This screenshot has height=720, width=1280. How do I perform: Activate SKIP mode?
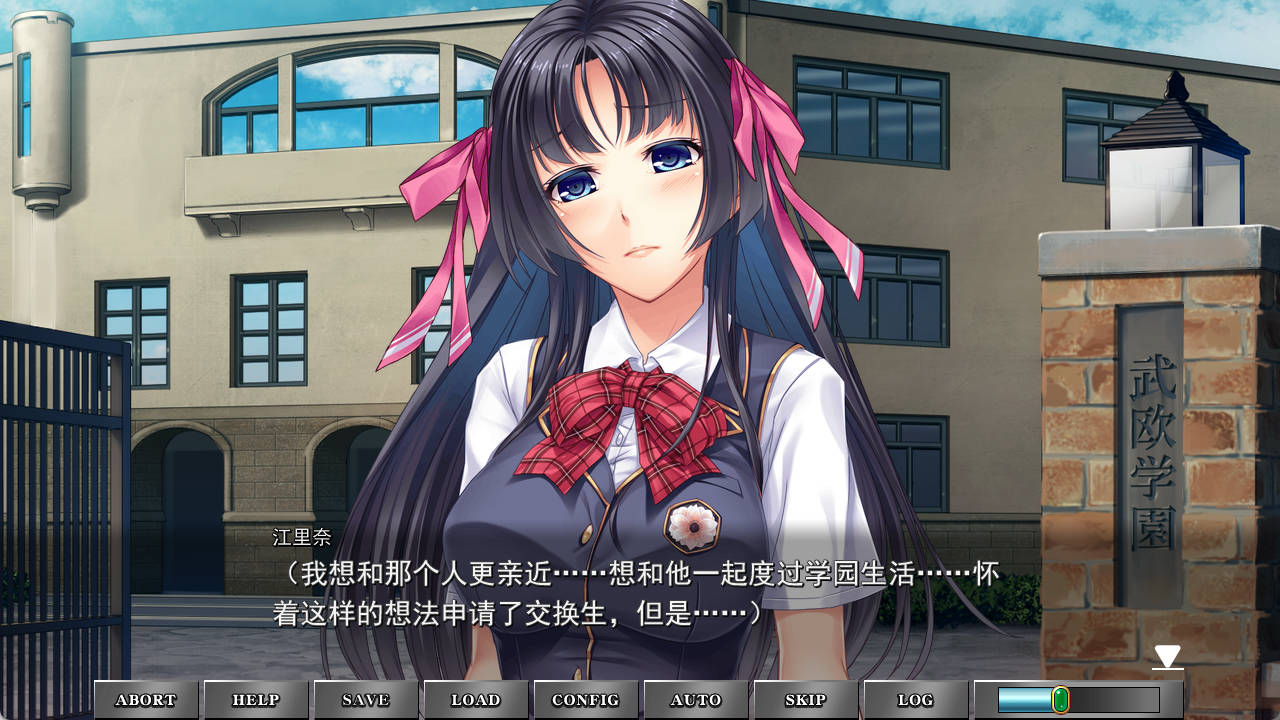pos(806,700)
